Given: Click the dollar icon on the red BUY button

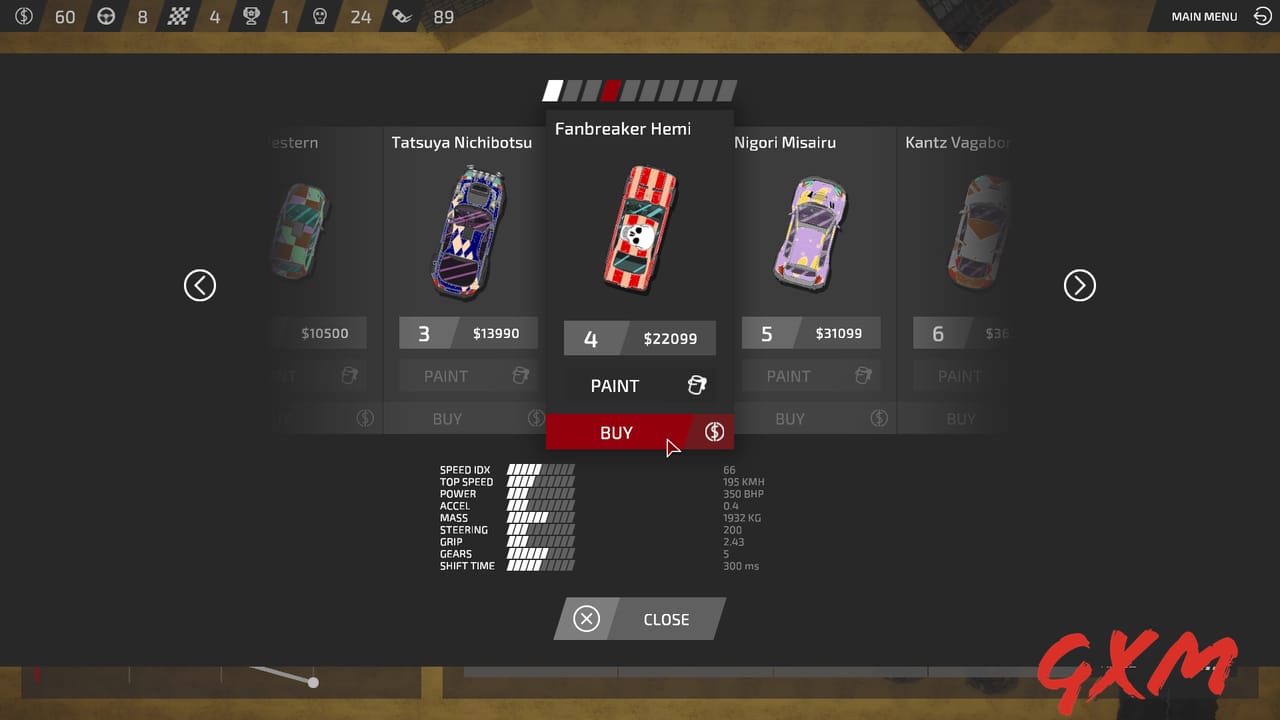Looking at the screenshot, I should pos(714,432).
